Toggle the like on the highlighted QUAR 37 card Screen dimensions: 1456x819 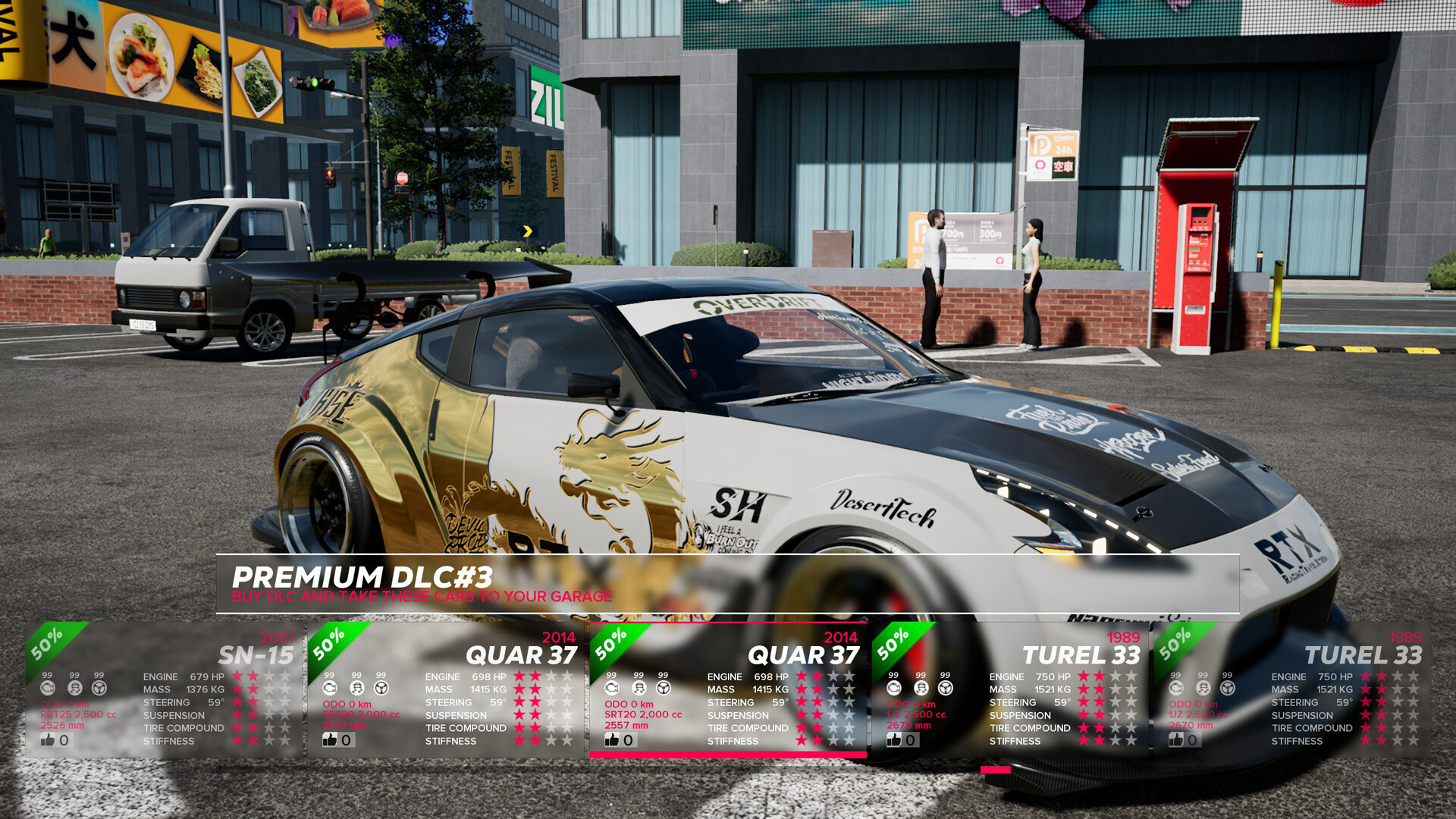[x=611, y=739]
